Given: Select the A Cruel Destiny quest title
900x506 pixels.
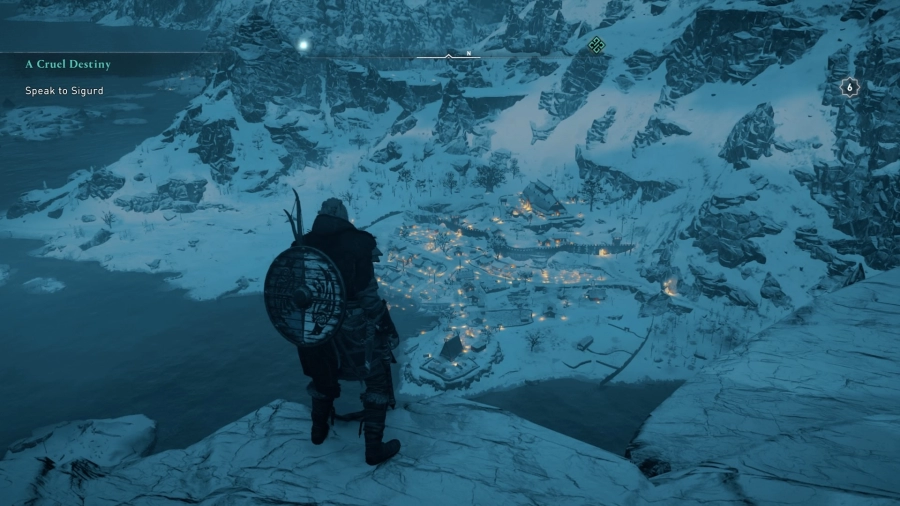Looking at the screenshot, I should pyautogui.click(x=68, y=64).
